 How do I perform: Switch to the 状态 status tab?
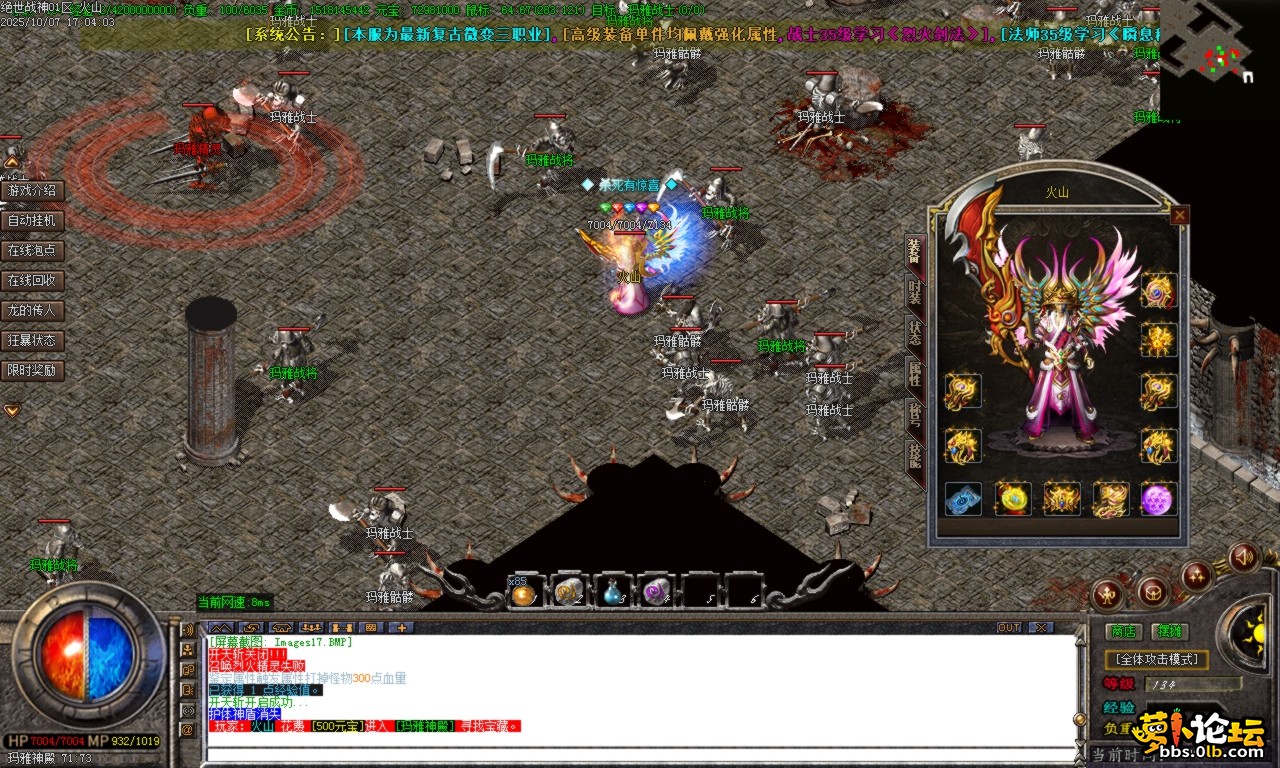click(914, 335)
